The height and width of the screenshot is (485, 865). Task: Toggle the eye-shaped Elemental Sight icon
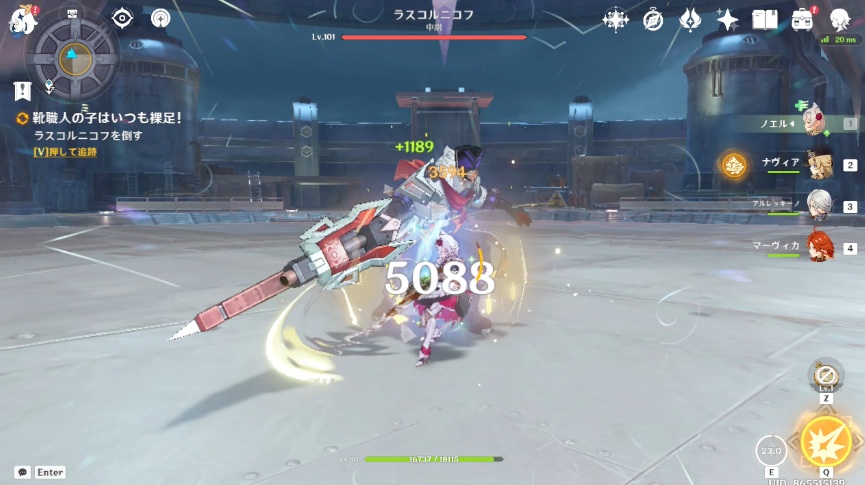point(122,18)
